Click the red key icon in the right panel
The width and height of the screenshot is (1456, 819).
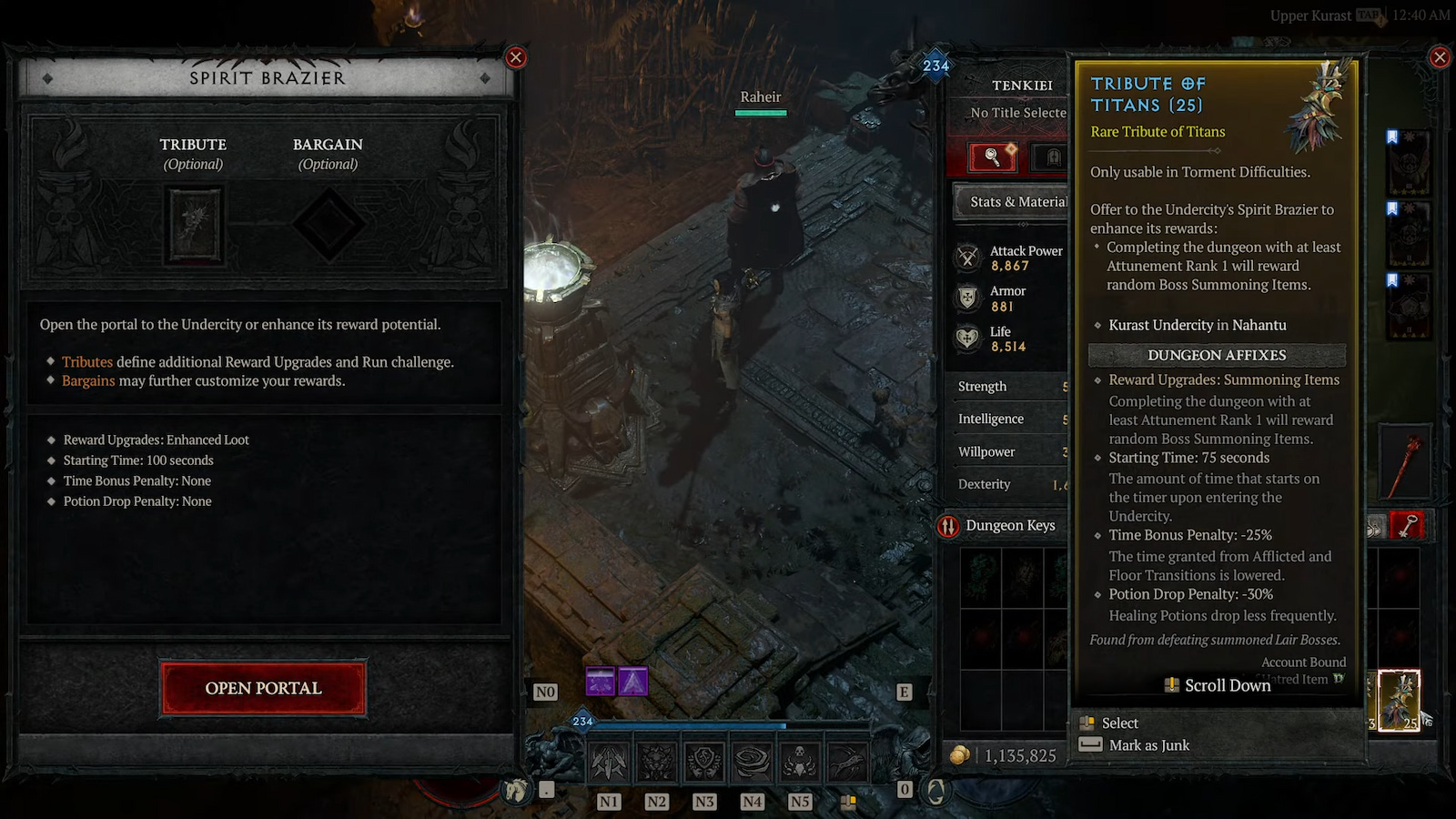tap(1409, 525)
